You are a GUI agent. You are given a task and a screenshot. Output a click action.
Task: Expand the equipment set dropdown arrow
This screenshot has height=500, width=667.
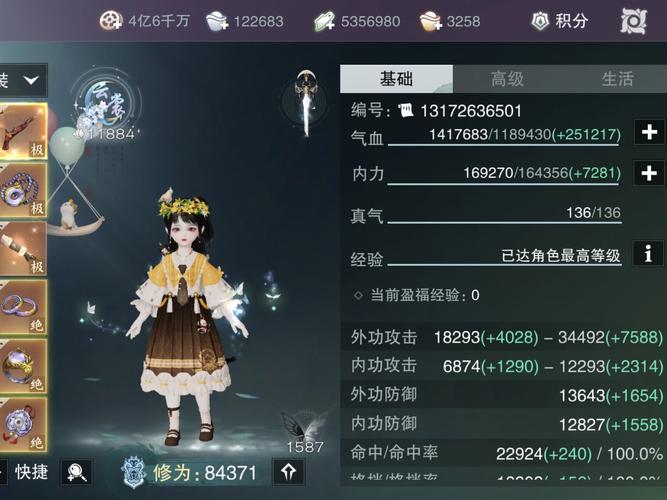(x=31, y=79)
